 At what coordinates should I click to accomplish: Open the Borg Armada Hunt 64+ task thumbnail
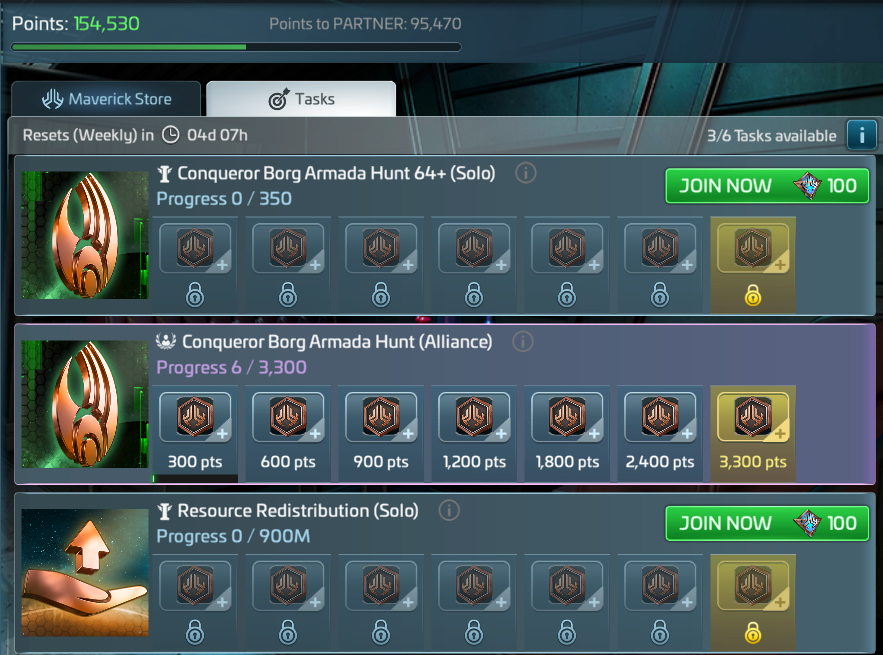pyautogui.click(x=85, y=235)
